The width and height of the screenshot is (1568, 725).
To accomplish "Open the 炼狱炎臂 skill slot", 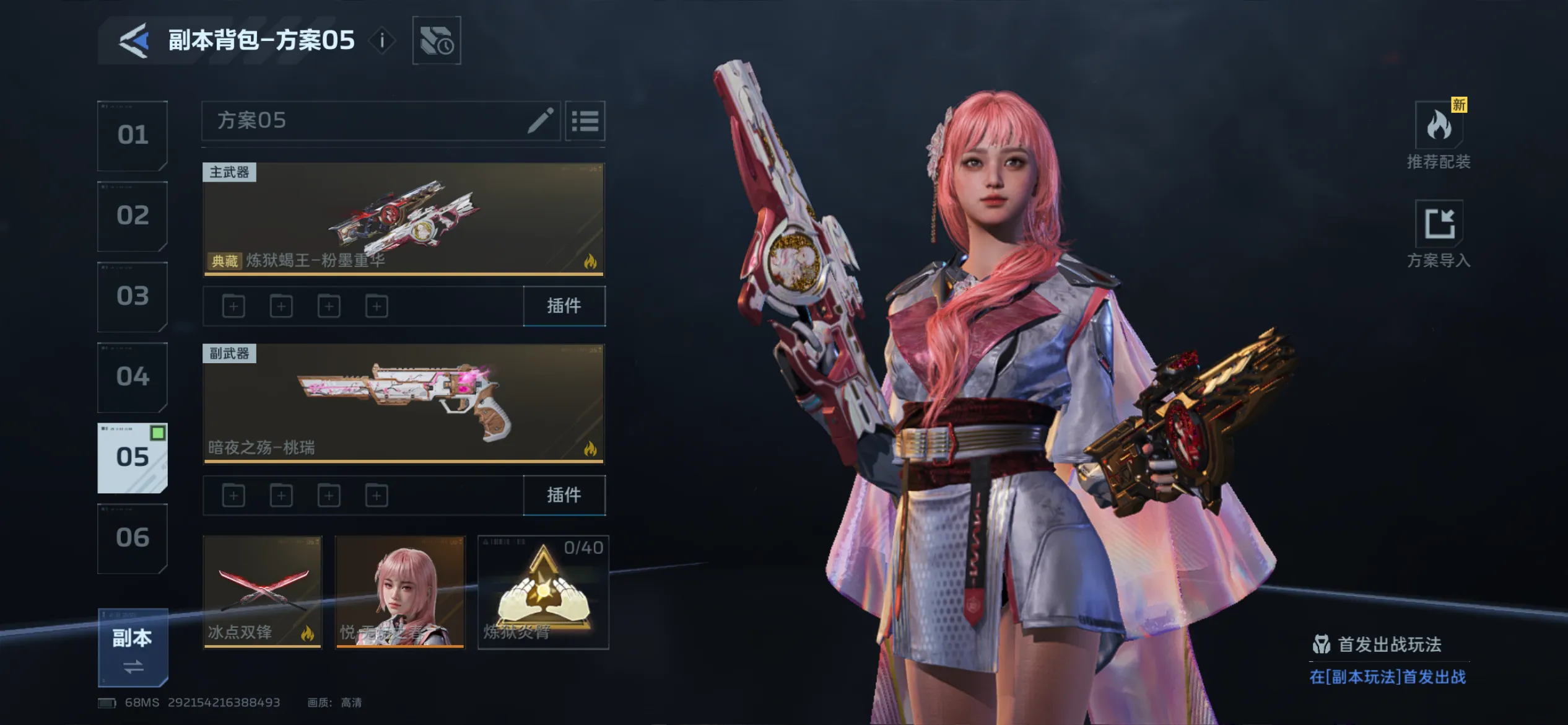I will [543, 592].
